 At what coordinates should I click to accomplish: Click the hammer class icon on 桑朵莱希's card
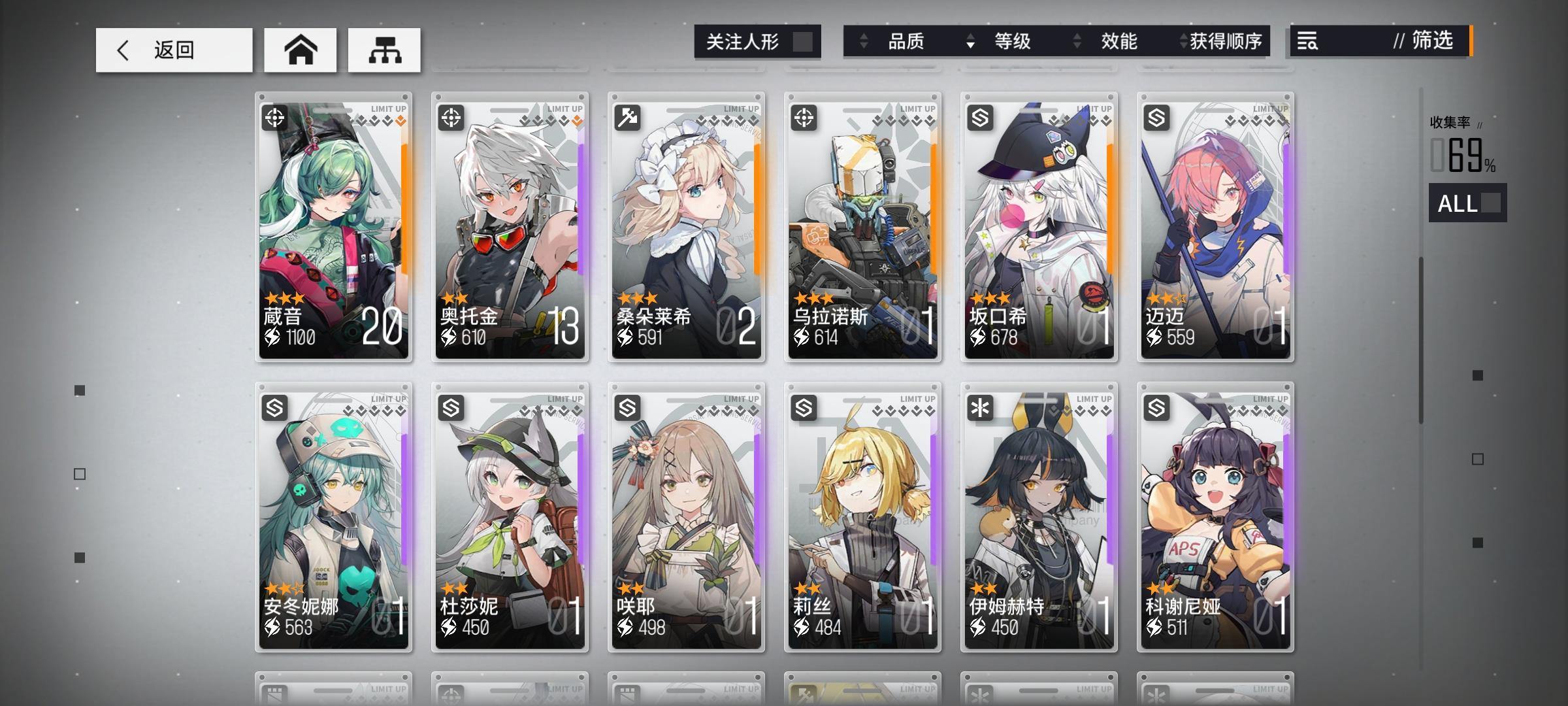tap(627, 118)
